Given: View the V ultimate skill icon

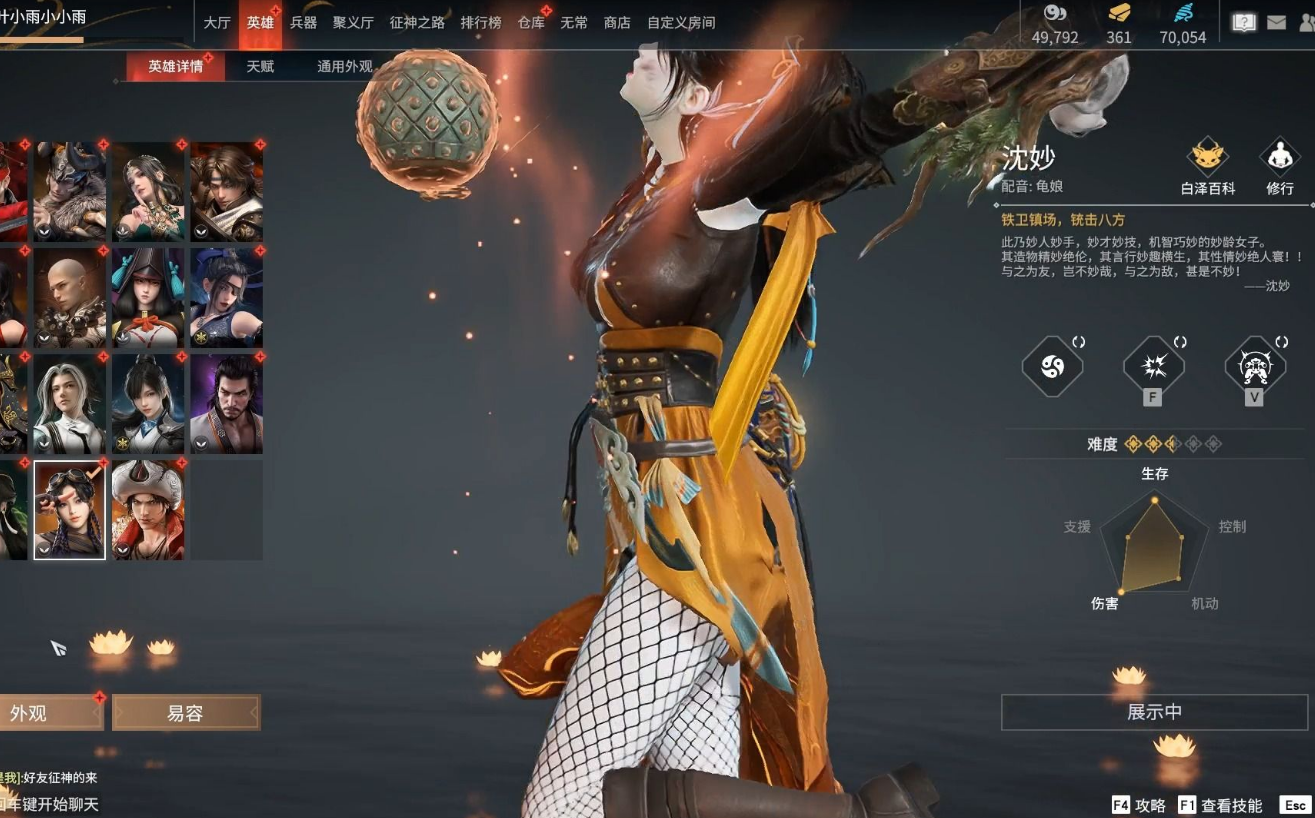Looking at the screenshot, I should tap(1254, 368).
